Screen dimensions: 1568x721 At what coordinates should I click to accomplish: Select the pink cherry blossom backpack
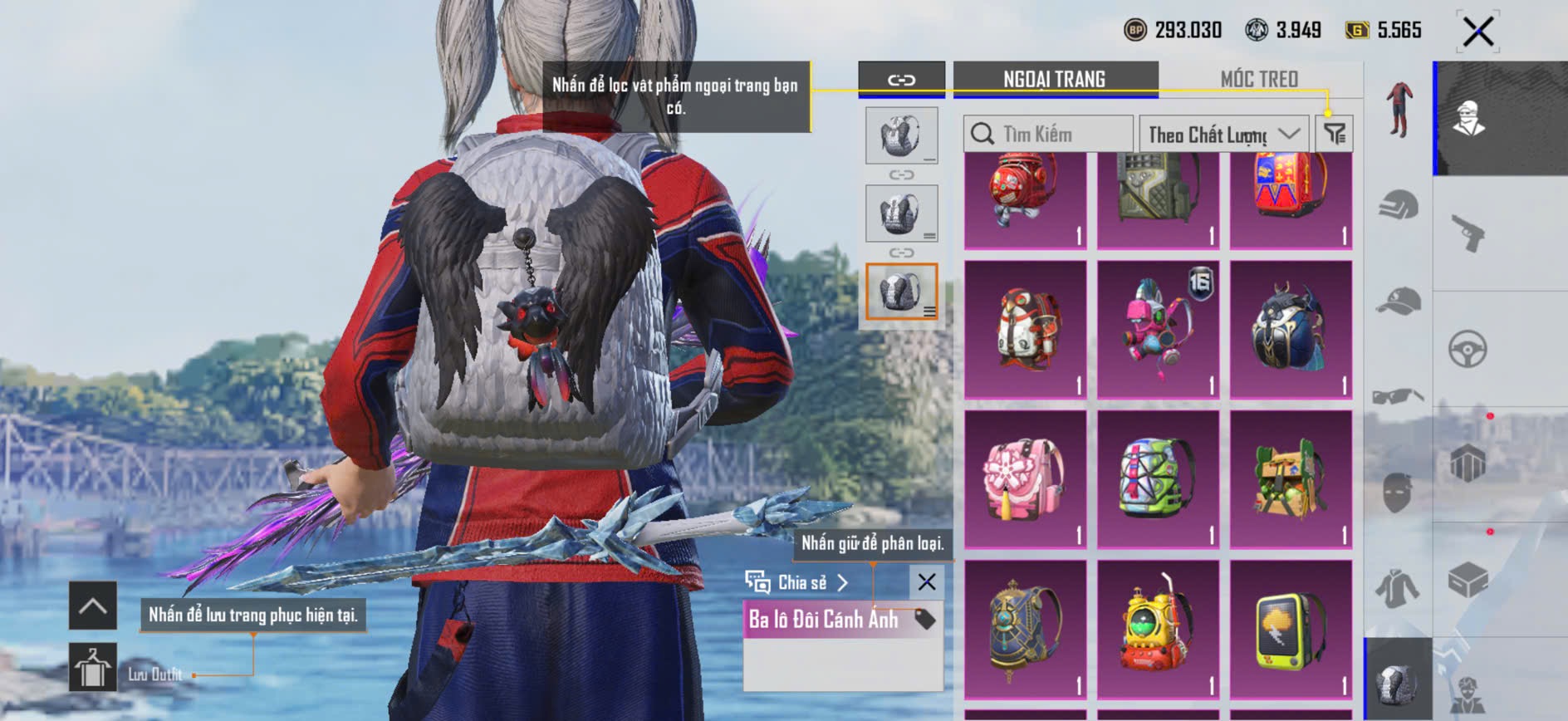point(1025,479)
